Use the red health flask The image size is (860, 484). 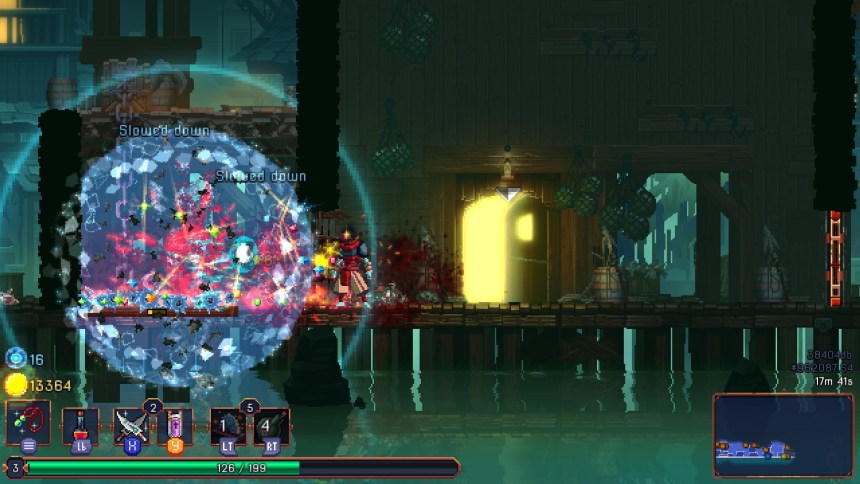tap(81, 426)
